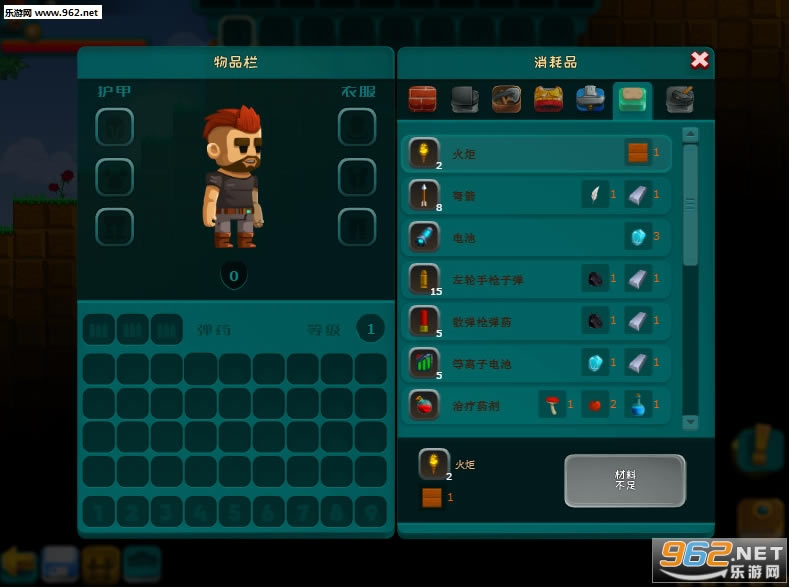Open the blue hat clothing tab
792x588 pixels.
pyautogui.click(x=590, y=99)
